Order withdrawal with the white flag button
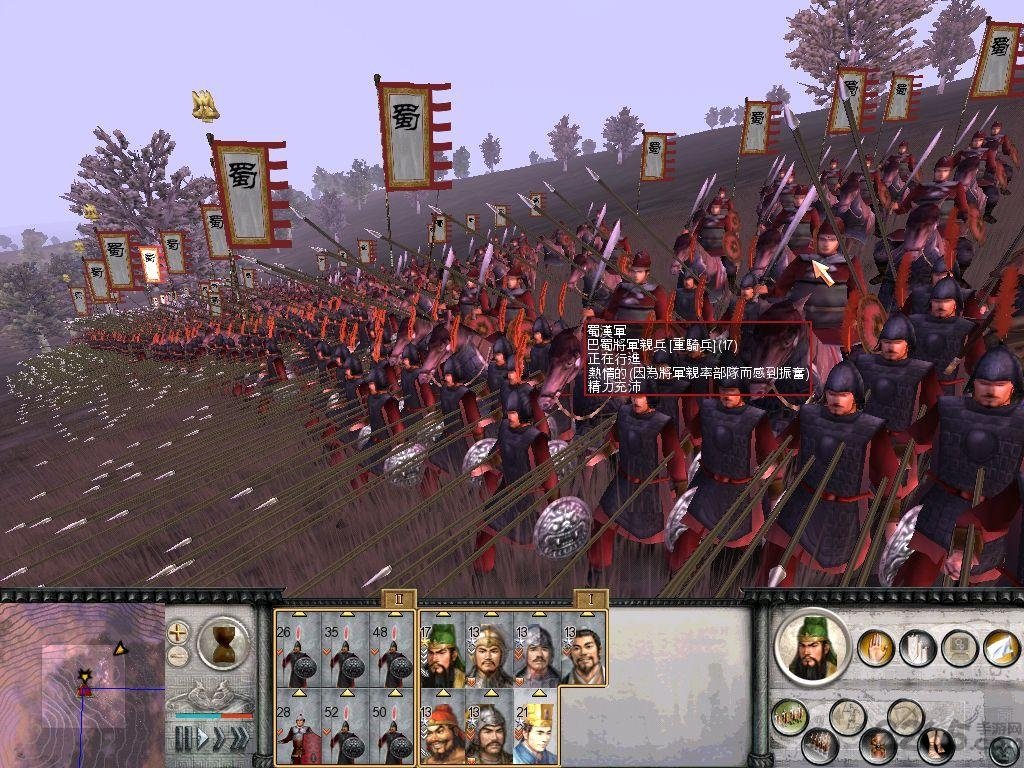Screen dimensions: 1024x768 [1000, 648]
